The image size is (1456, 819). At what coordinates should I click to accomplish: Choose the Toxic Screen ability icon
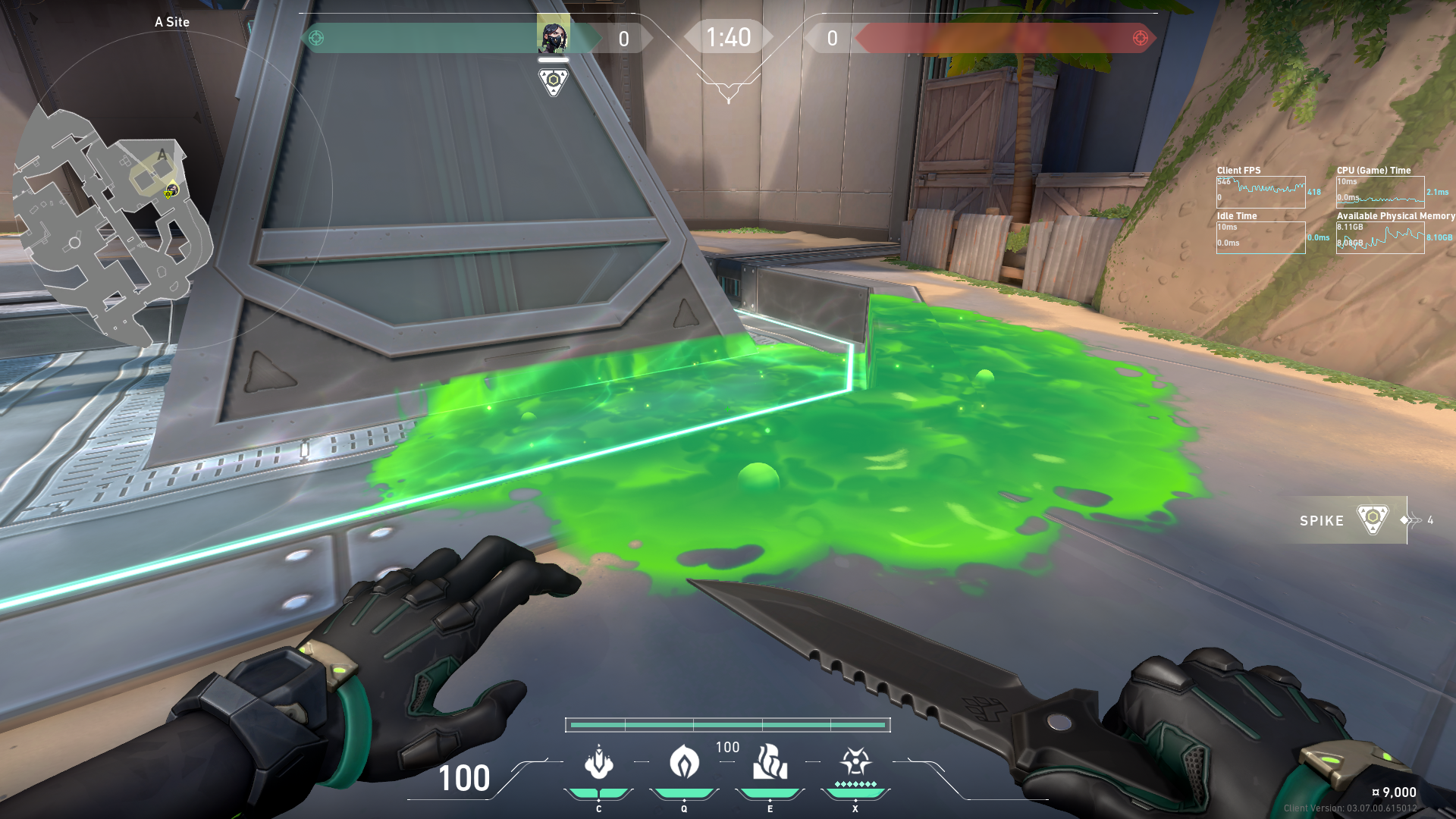[x=770, y=761]
